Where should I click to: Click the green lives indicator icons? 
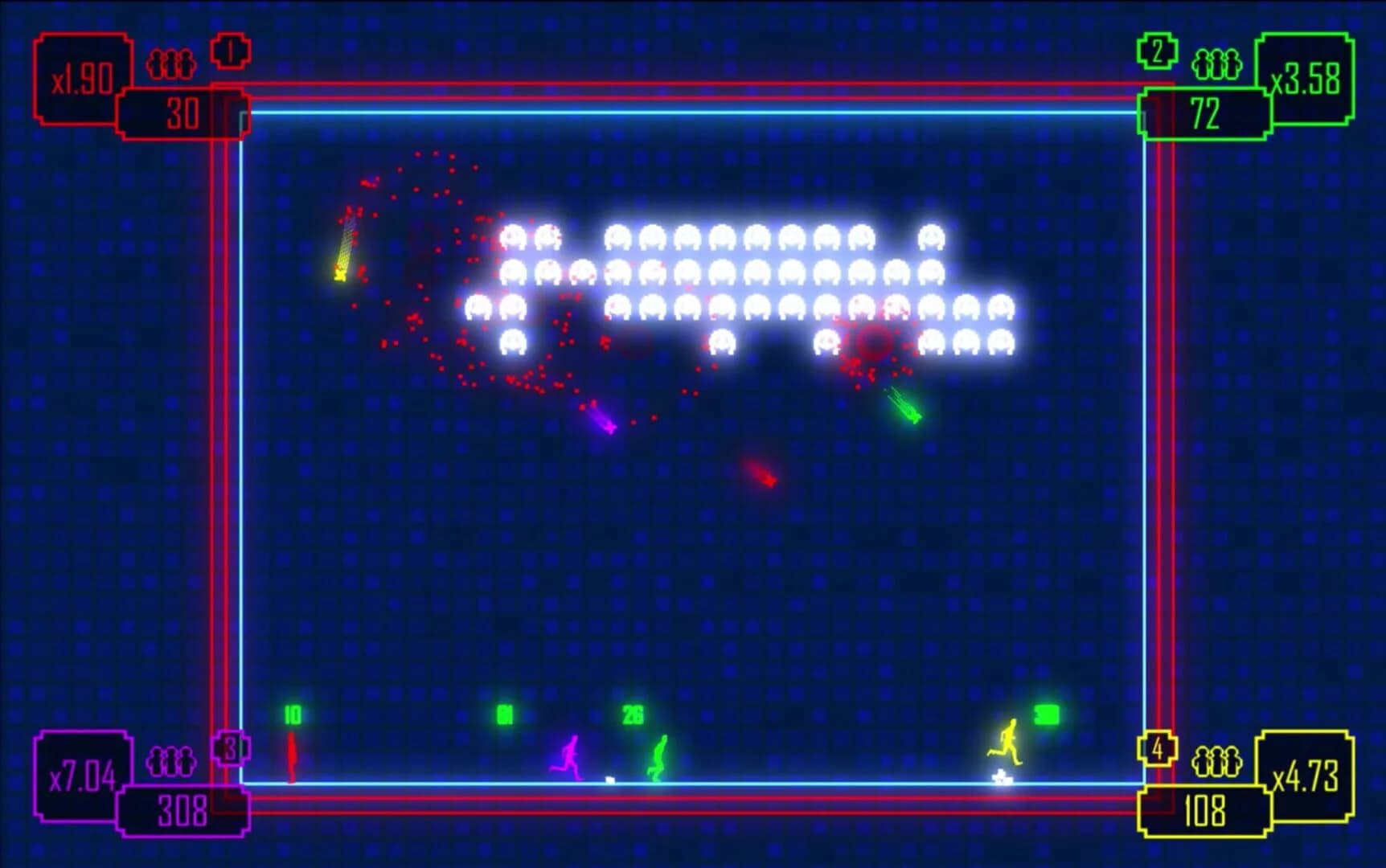click(1216, 64)
